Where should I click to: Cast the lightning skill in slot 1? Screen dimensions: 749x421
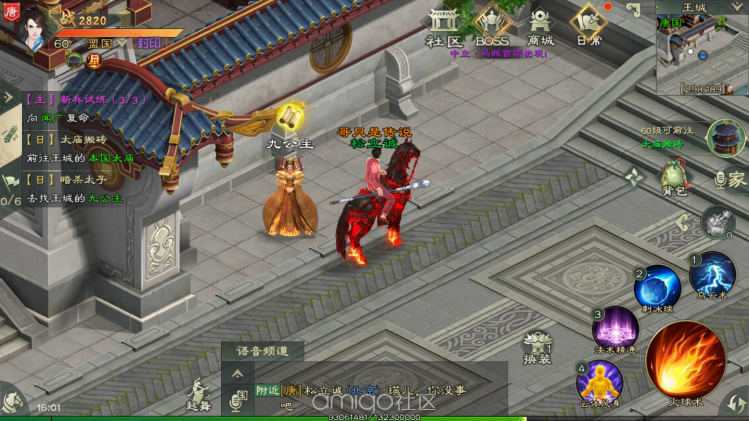(x=711, y=275)
